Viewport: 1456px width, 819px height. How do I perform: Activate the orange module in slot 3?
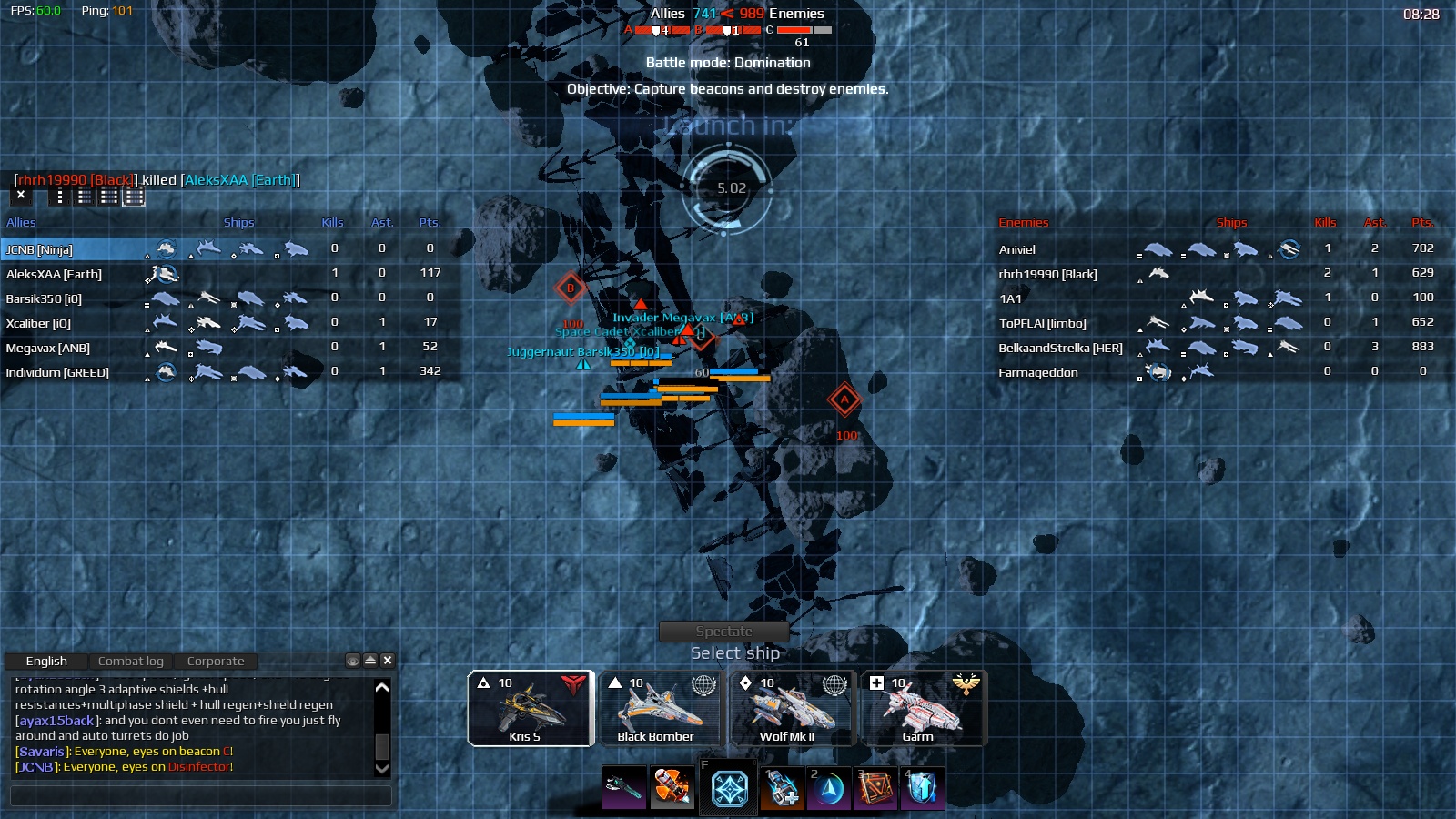(x=876, y=788)
